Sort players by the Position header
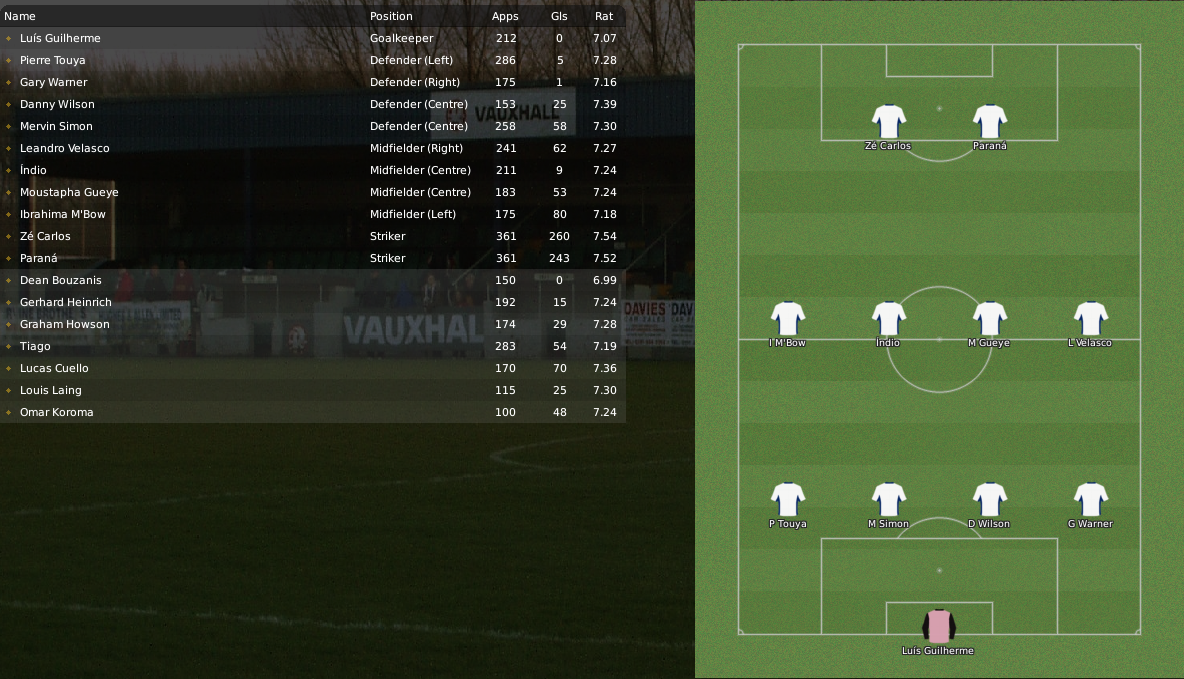The image size is (1184, 679). coord(391,16)
